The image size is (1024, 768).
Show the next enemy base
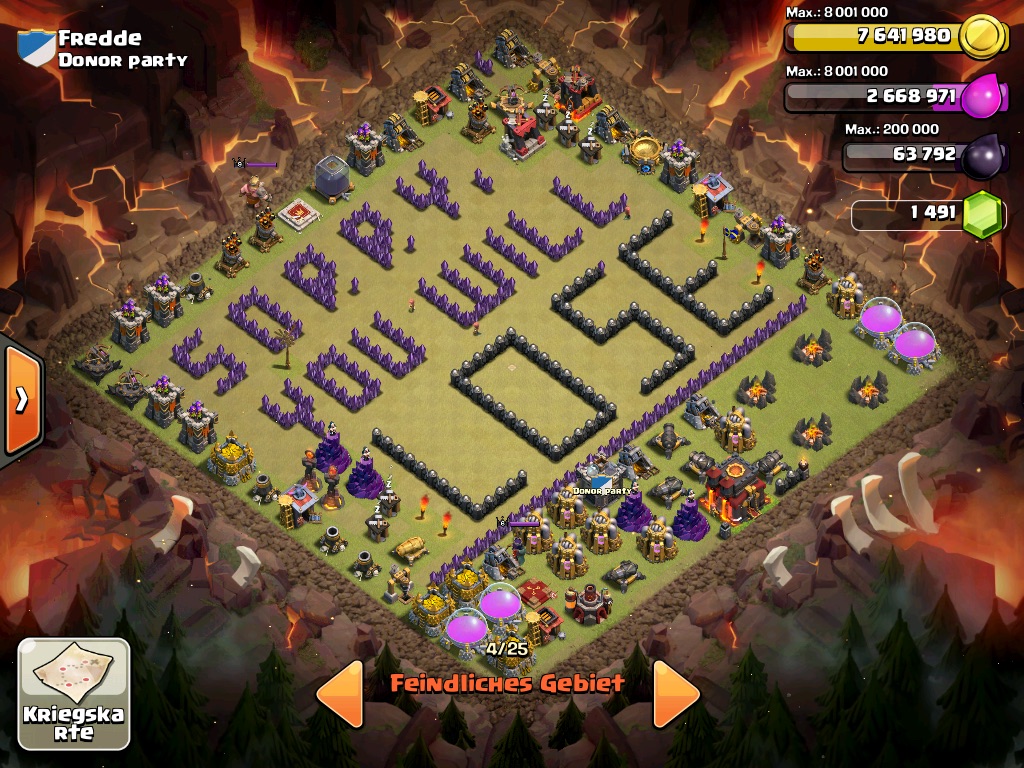676,693
